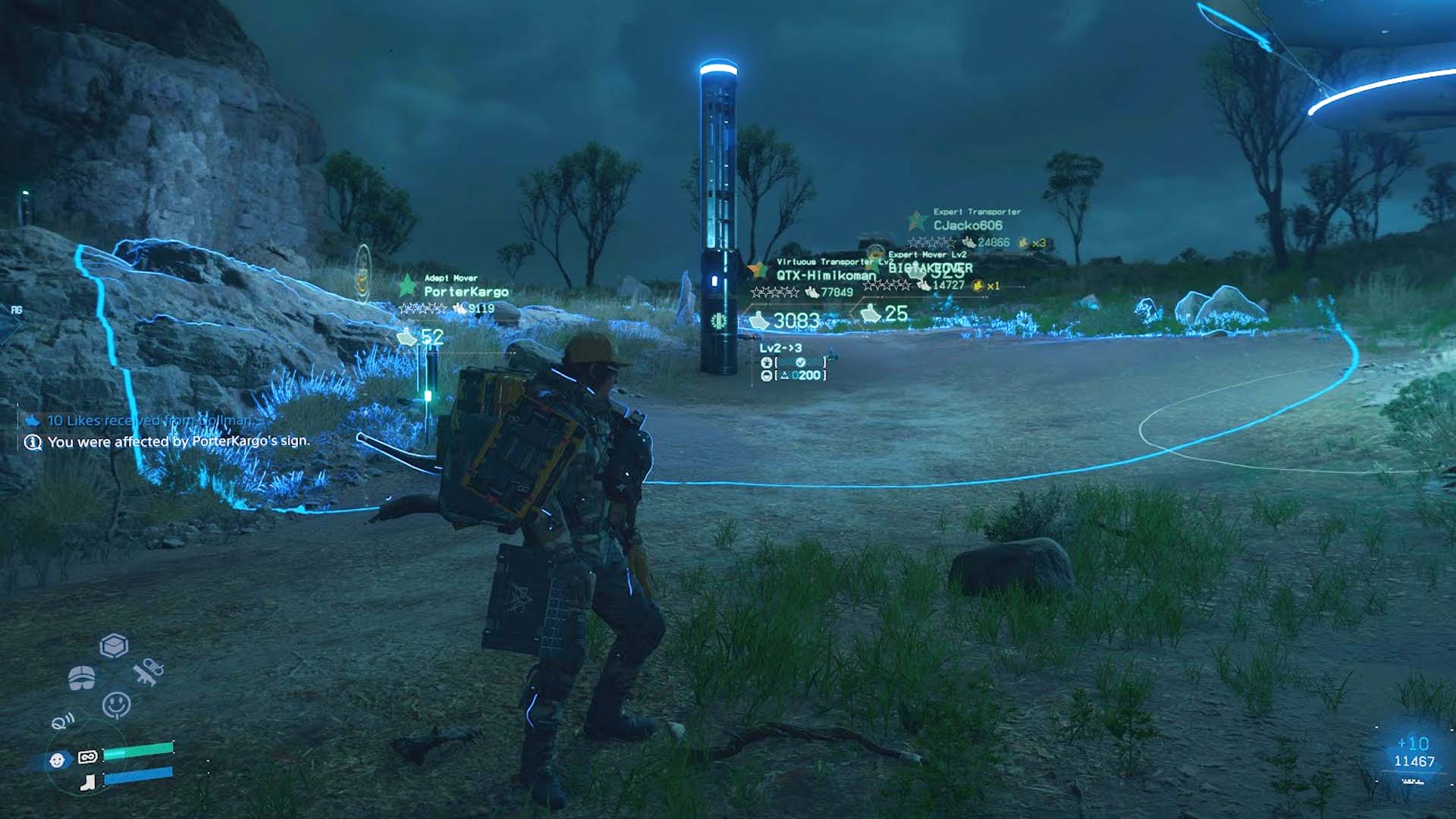
Task: Expand BIGTAKEOVER's contributor details
Action: (931, 268)
